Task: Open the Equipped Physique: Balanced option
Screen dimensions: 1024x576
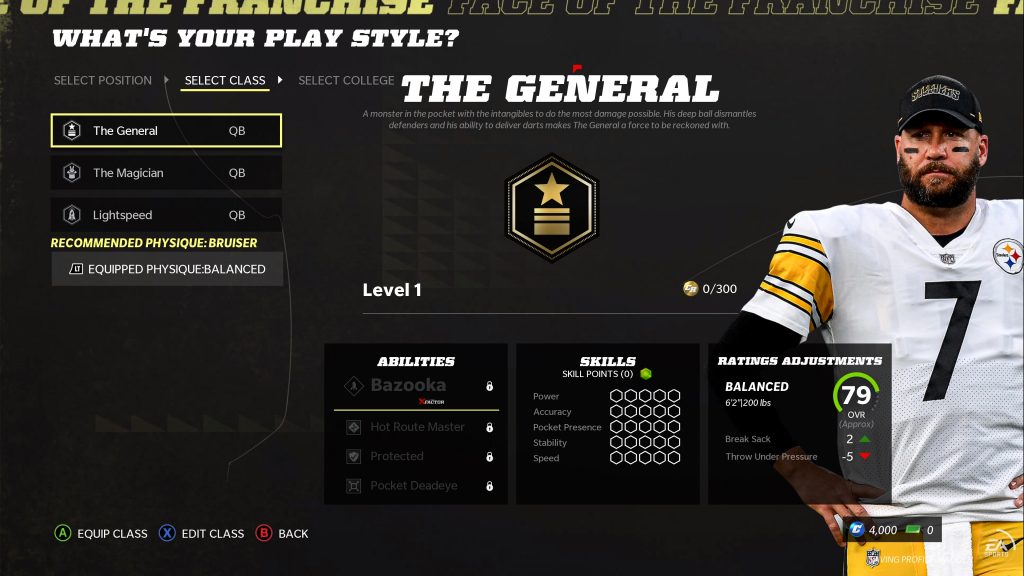Action: click(167, 269)
